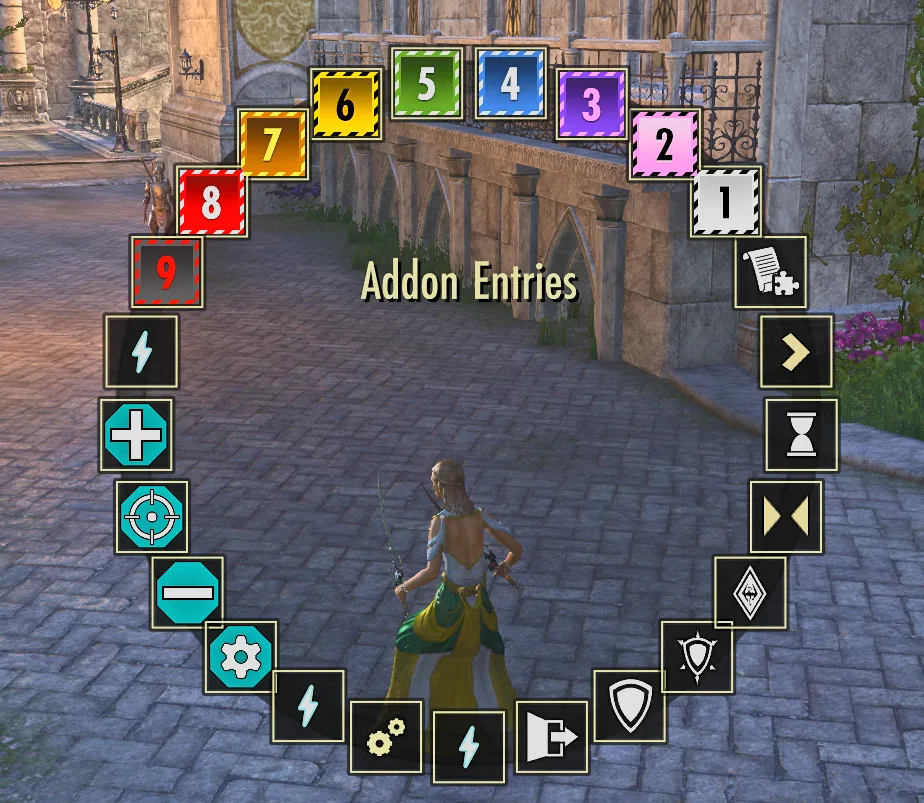Activate the red number 8 entry
924x803 pixels.
pos(211,203)
